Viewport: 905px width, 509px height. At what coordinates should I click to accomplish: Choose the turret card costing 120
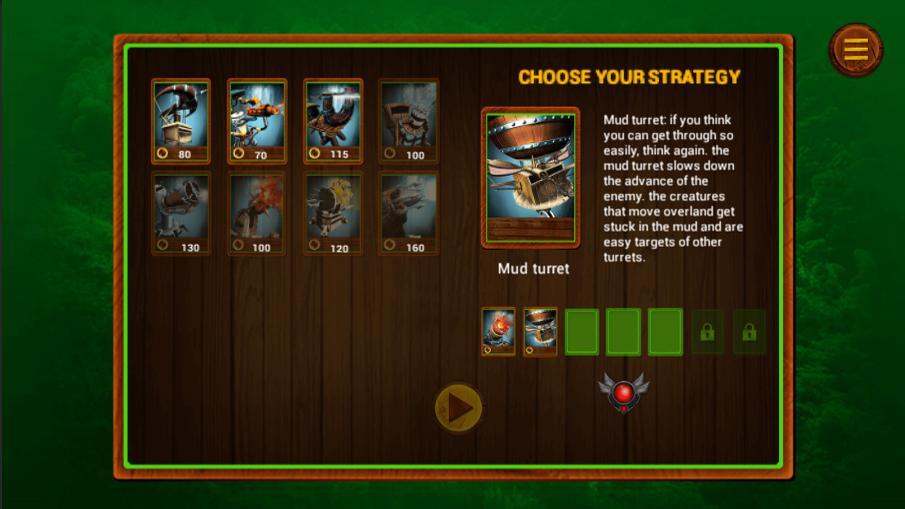(x=333, y=213)
